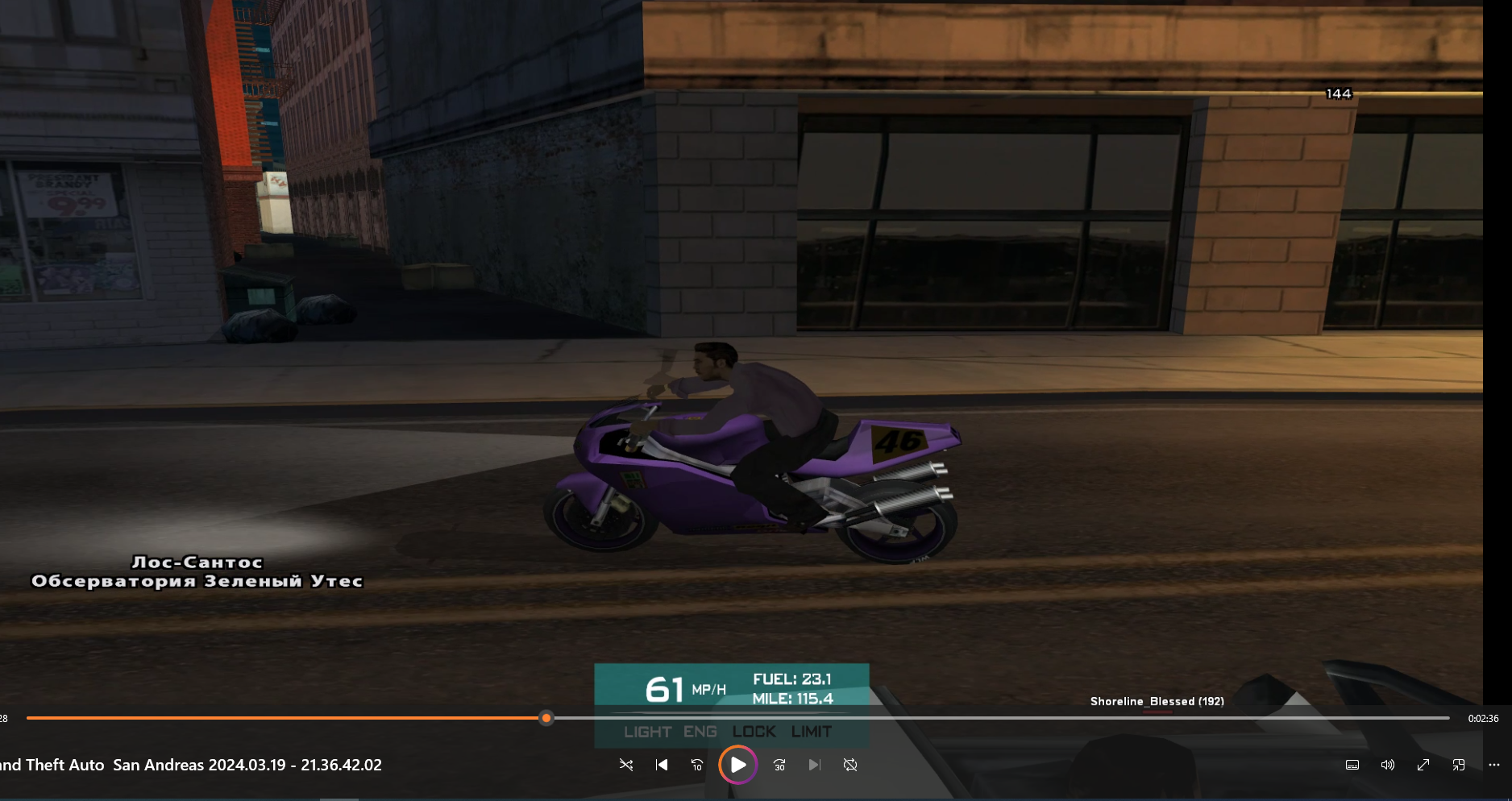Viewport: 1512px width, 801px height.
Task: Toggle the LIGHT indicator on the speedometer
Action: (x=647, y=732)
